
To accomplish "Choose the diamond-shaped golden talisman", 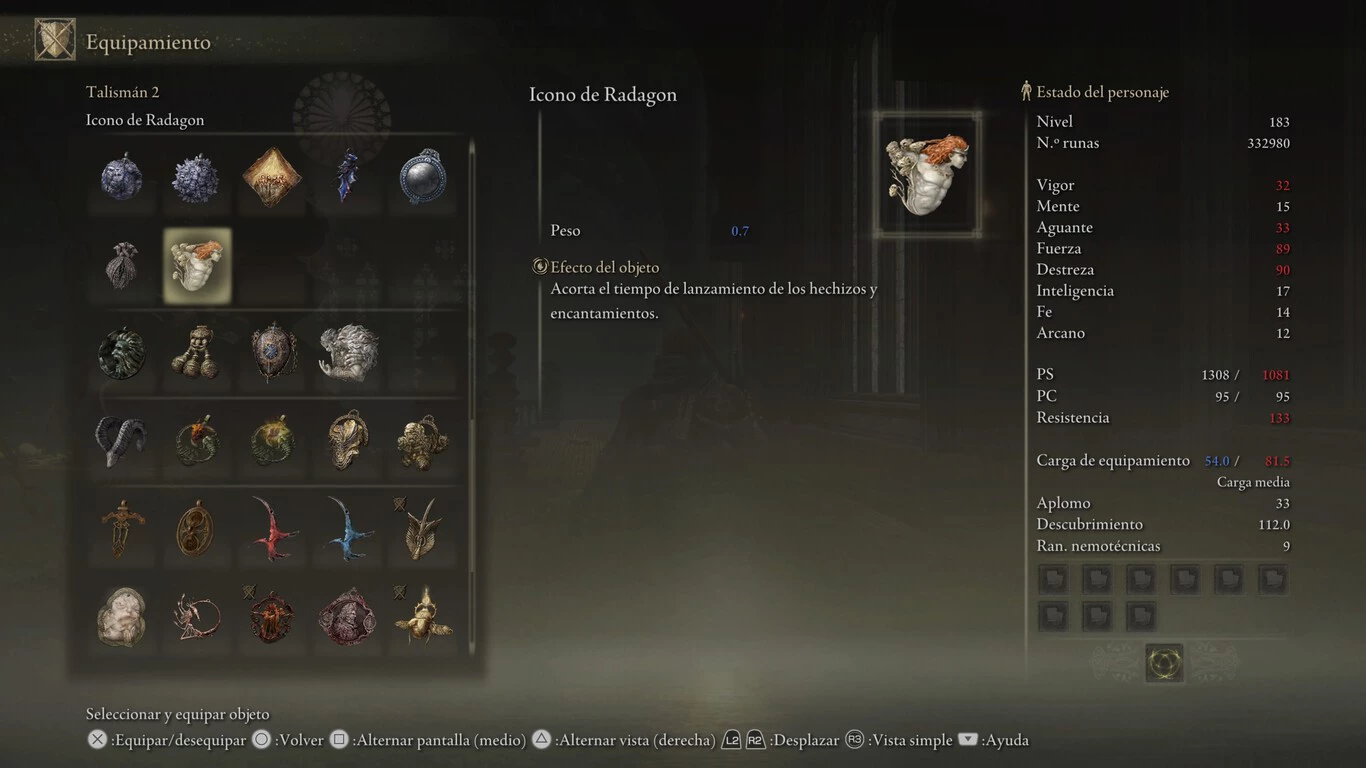I will (272, 178).
